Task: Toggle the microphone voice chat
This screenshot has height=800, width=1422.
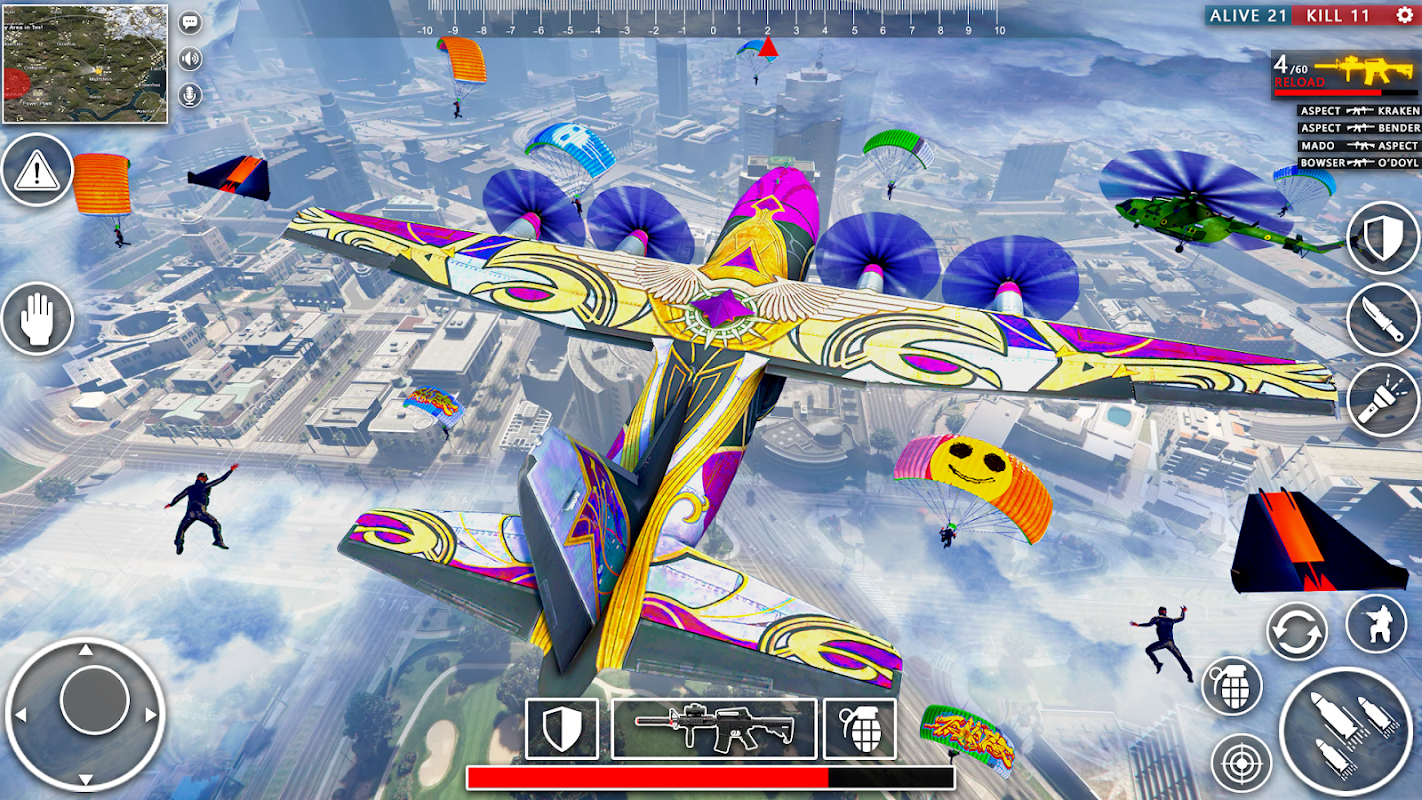Action: tap(189, 95)
